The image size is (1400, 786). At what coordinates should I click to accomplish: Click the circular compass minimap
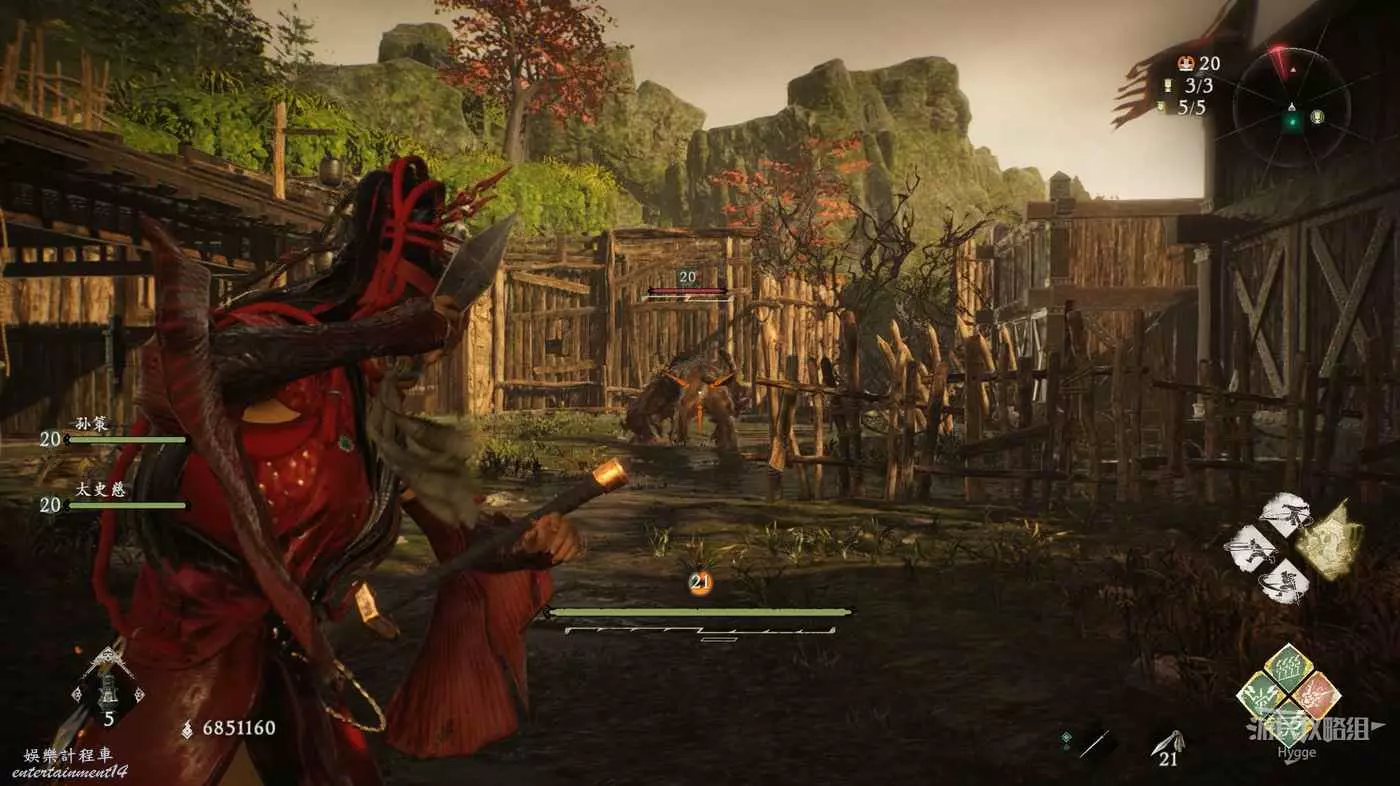click(x=1292, y=108)
